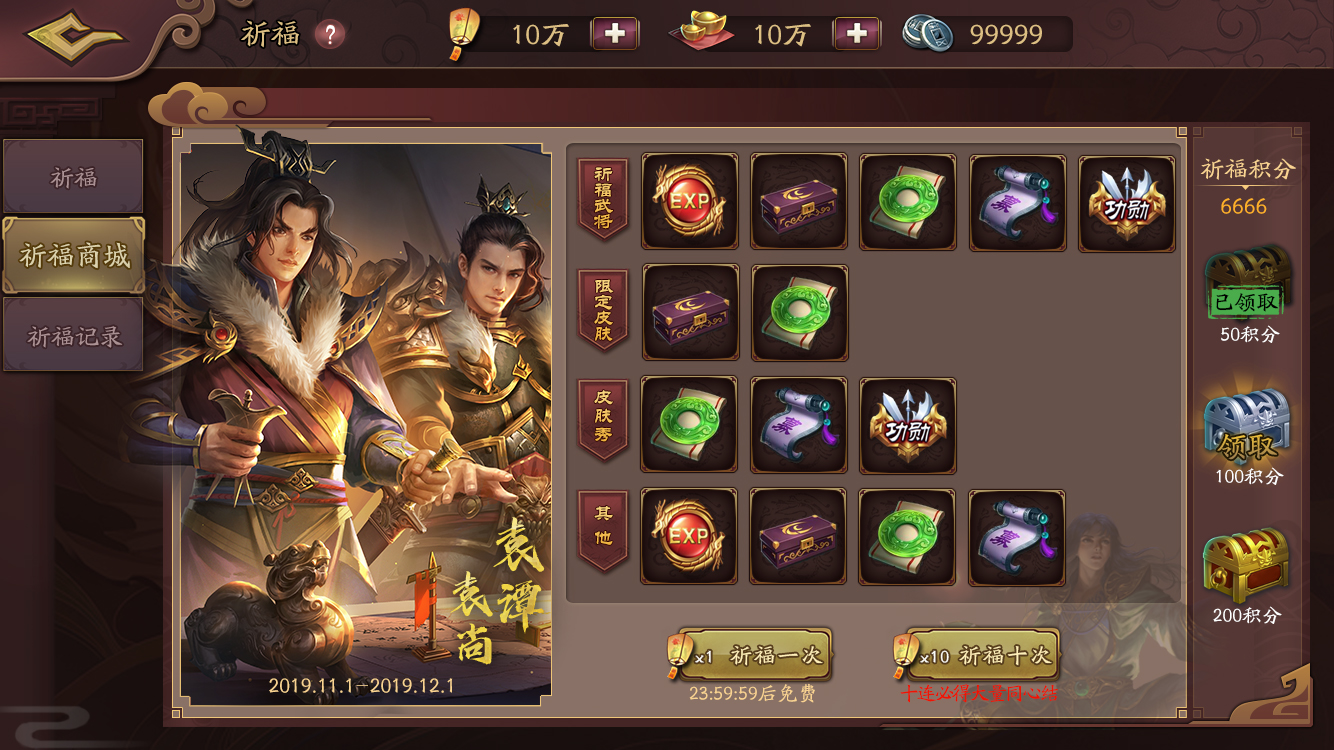Switch to the 祈福 tab
The image size is (1334, 750).
pos(73,177)
